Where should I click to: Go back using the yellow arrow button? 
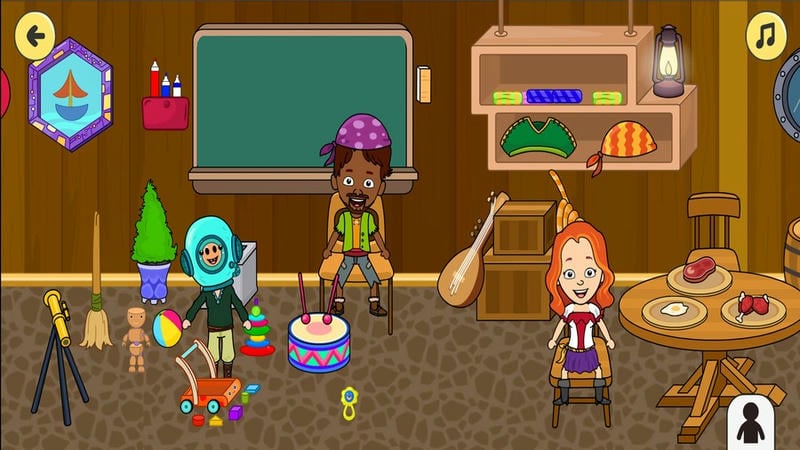pyautogui.click(x=36, y=36)
